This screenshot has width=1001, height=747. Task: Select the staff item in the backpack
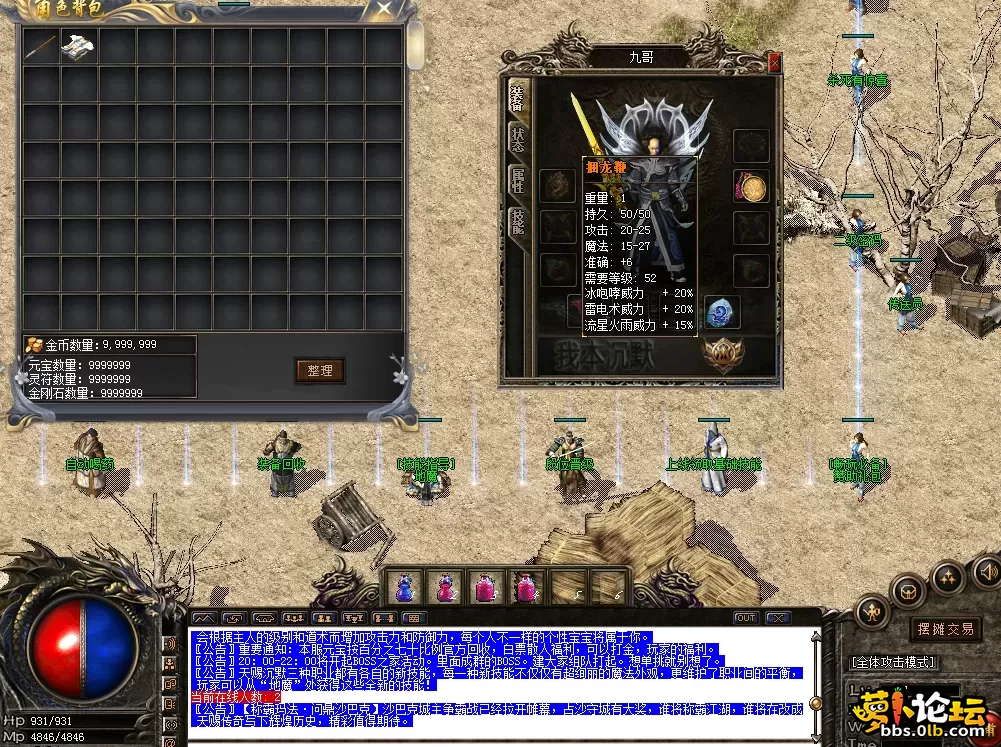tap(42, 45)
